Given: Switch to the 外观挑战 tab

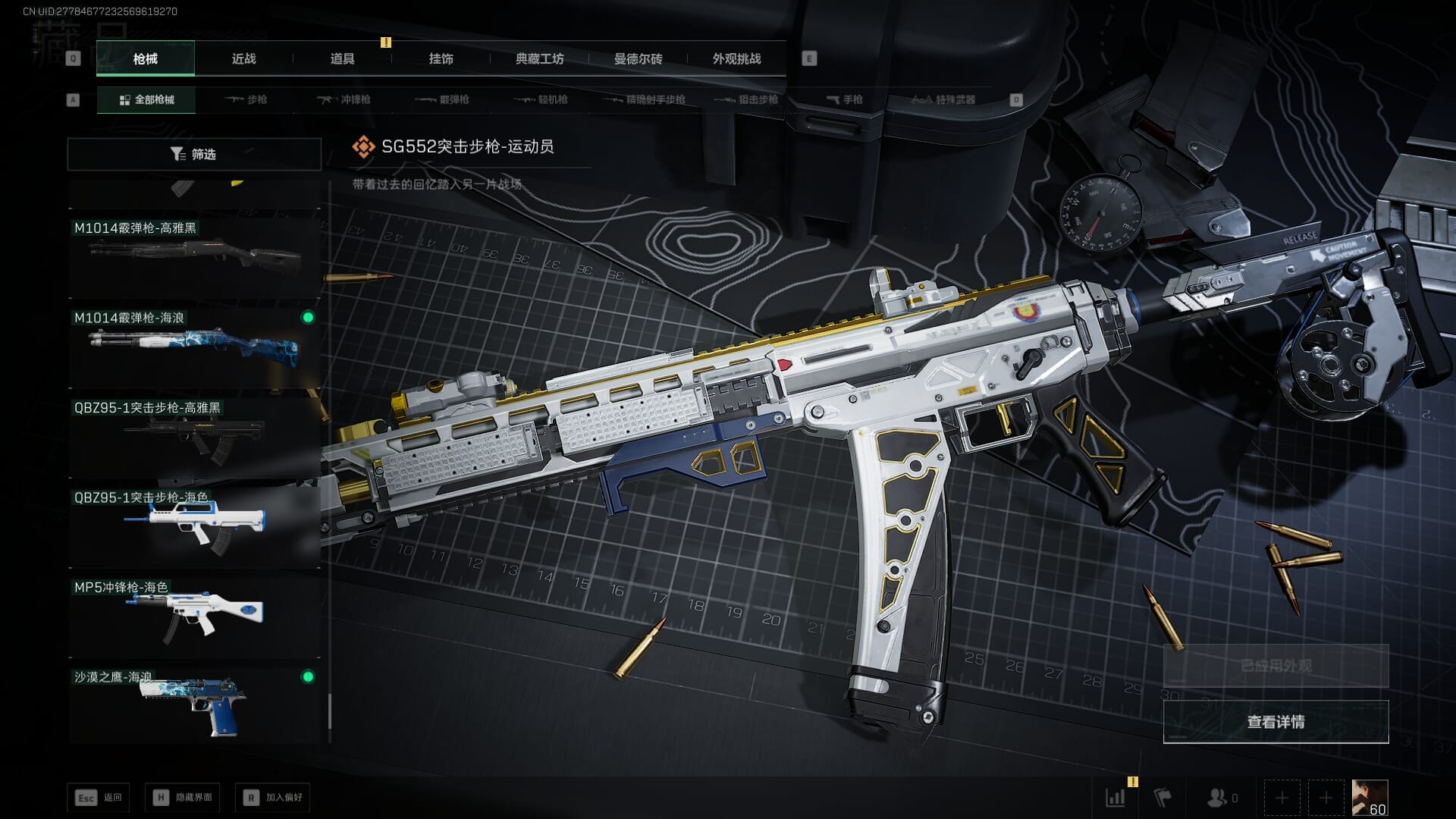Looking at the screenshot, I should pos(736,58).
